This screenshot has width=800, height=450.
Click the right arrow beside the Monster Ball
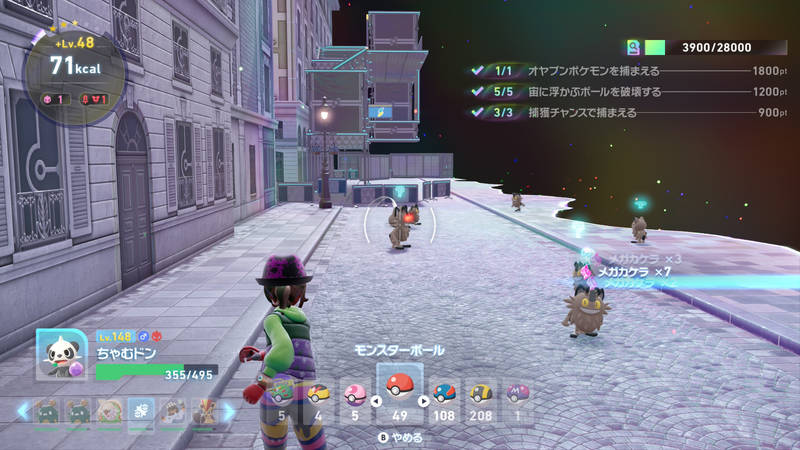click(x=424, y=402)
